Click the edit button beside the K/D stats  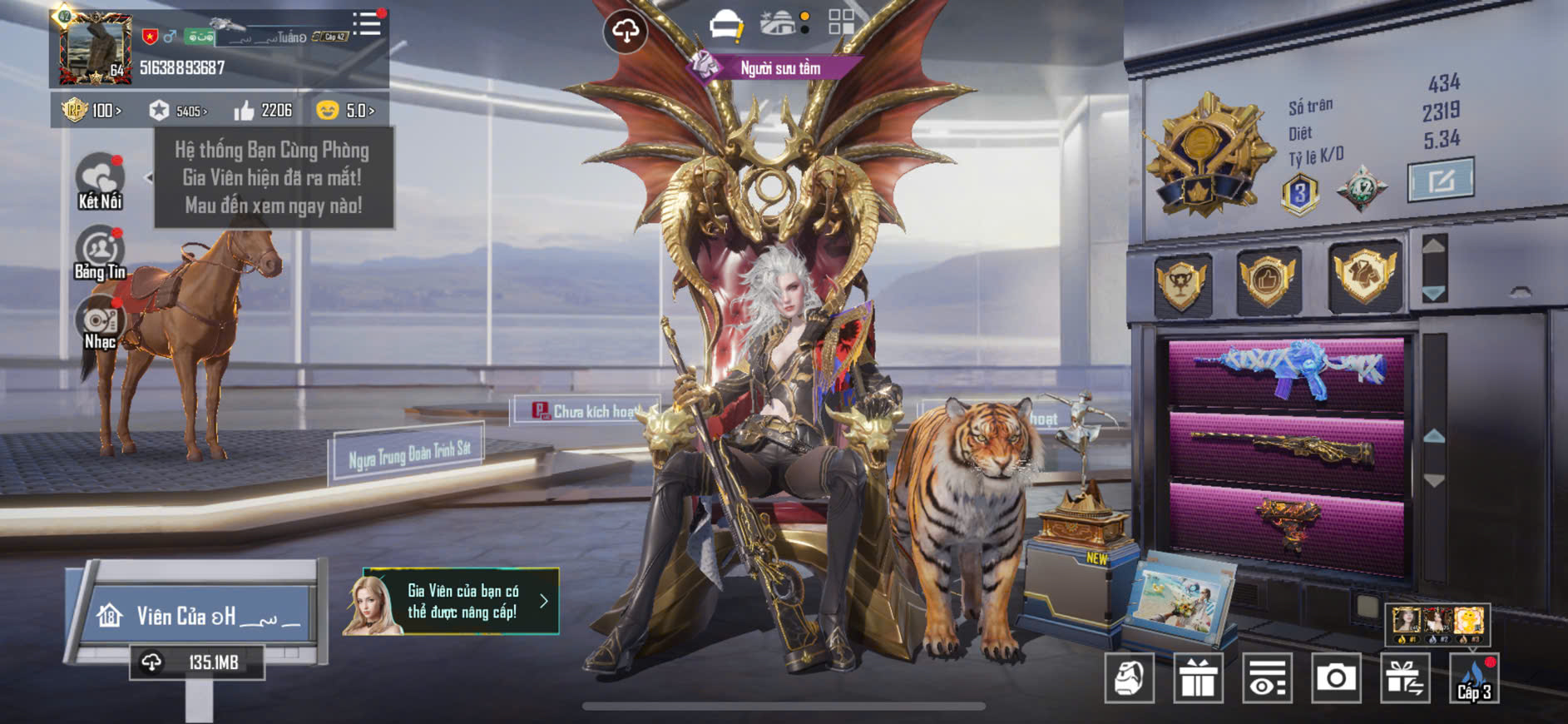point(1440,179)
